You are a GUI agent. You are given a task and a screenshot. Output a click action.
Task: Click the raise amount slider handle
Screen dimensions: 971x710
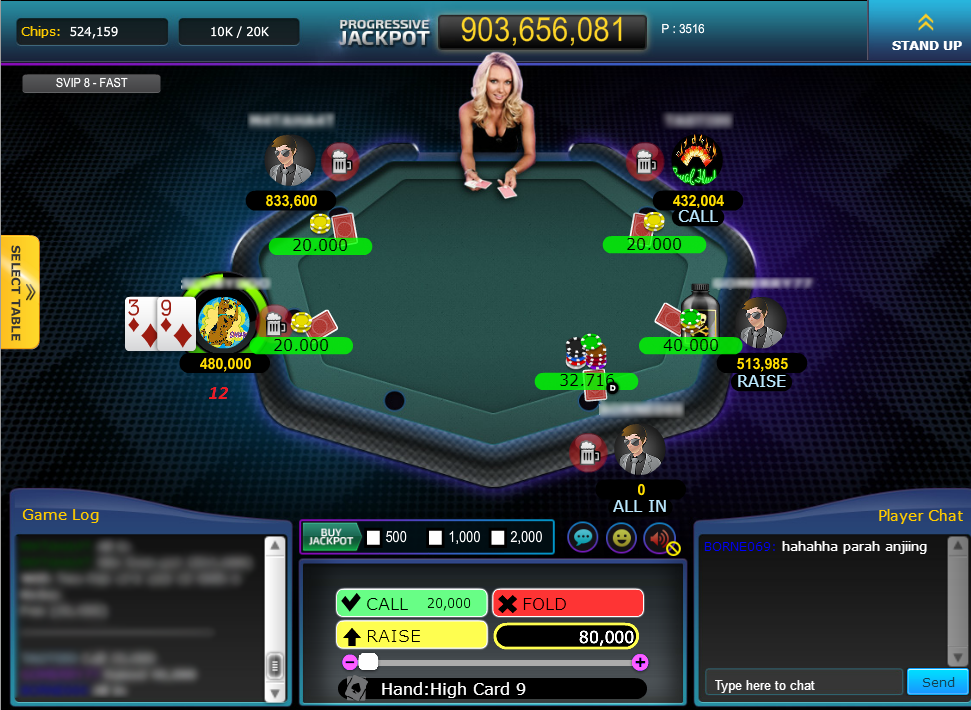[x=369, y=662]
